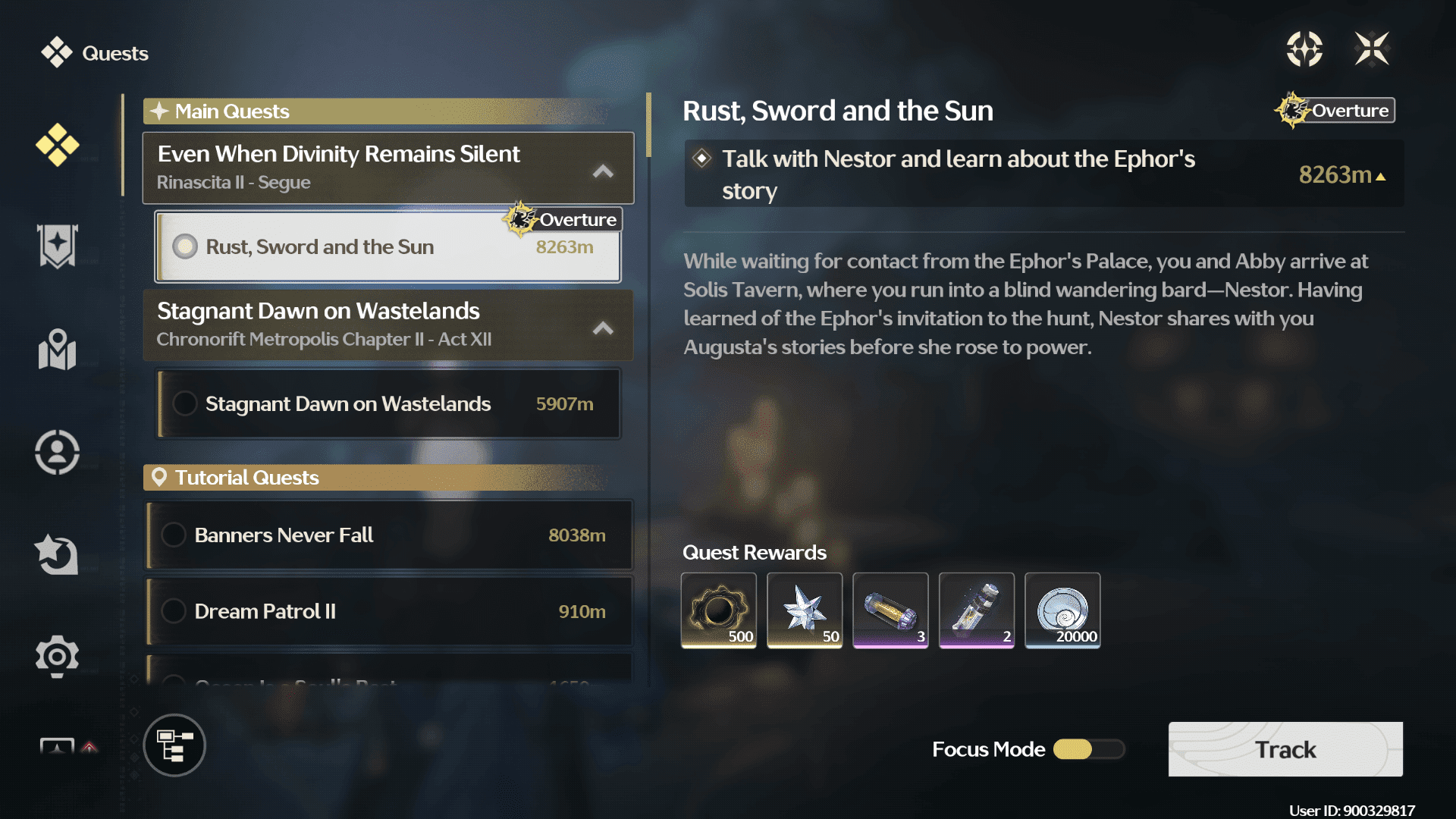
Task: Toggle the 8263m distance sorting arrow
Action: click(1379, 176)
